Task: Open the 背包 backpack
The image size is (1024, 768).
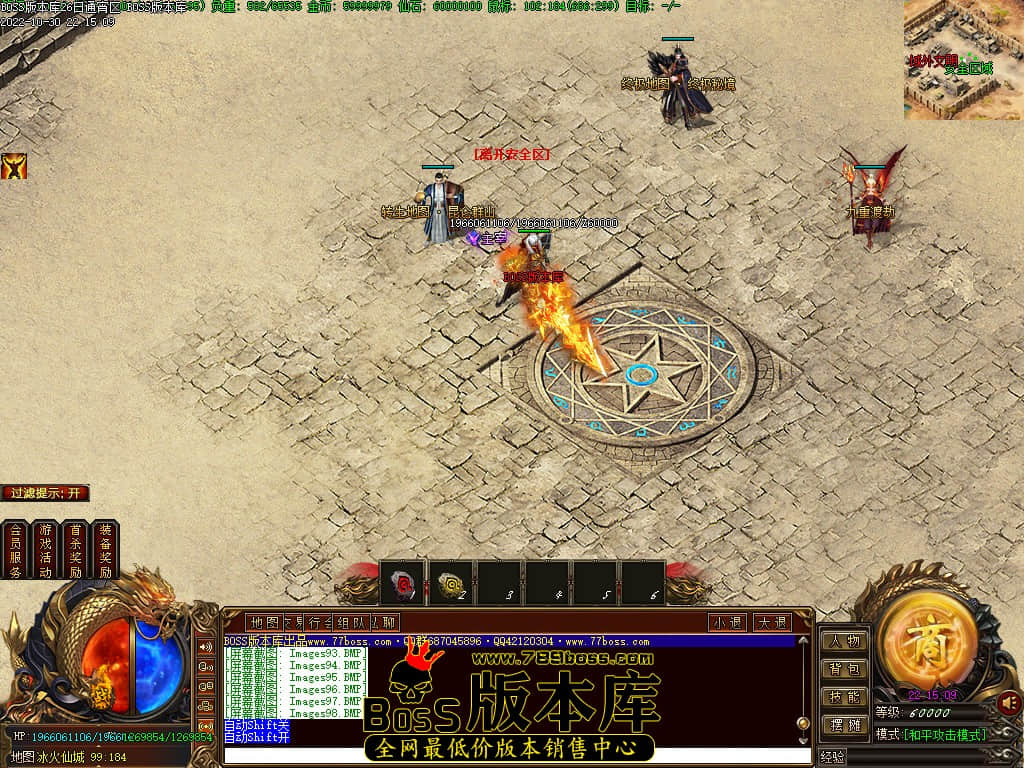Action: (x=844, y=669)
